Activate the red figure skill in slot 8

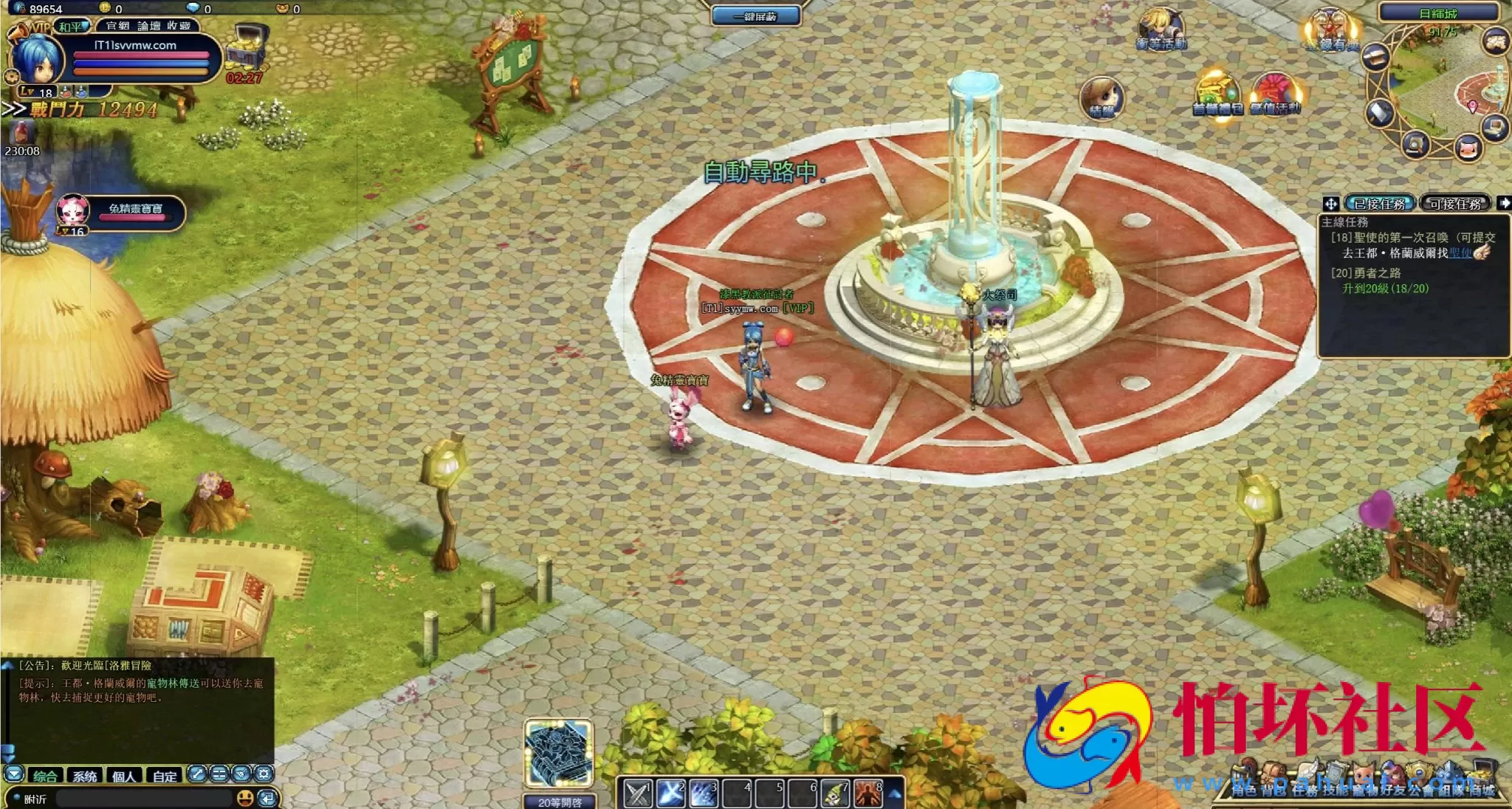click(868, 794)
